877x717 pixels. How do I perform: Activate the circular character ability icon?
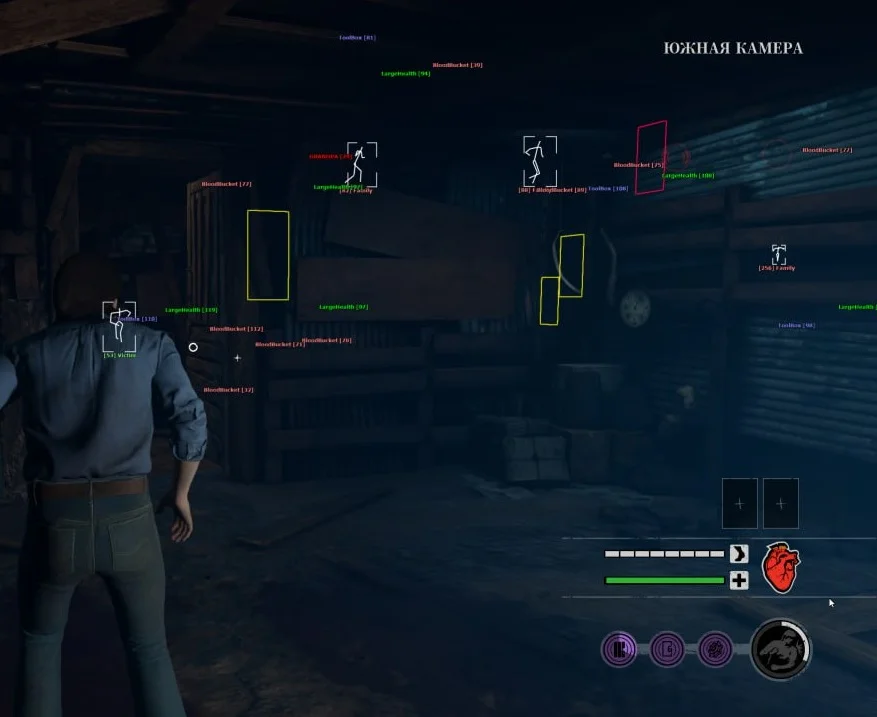780,649
